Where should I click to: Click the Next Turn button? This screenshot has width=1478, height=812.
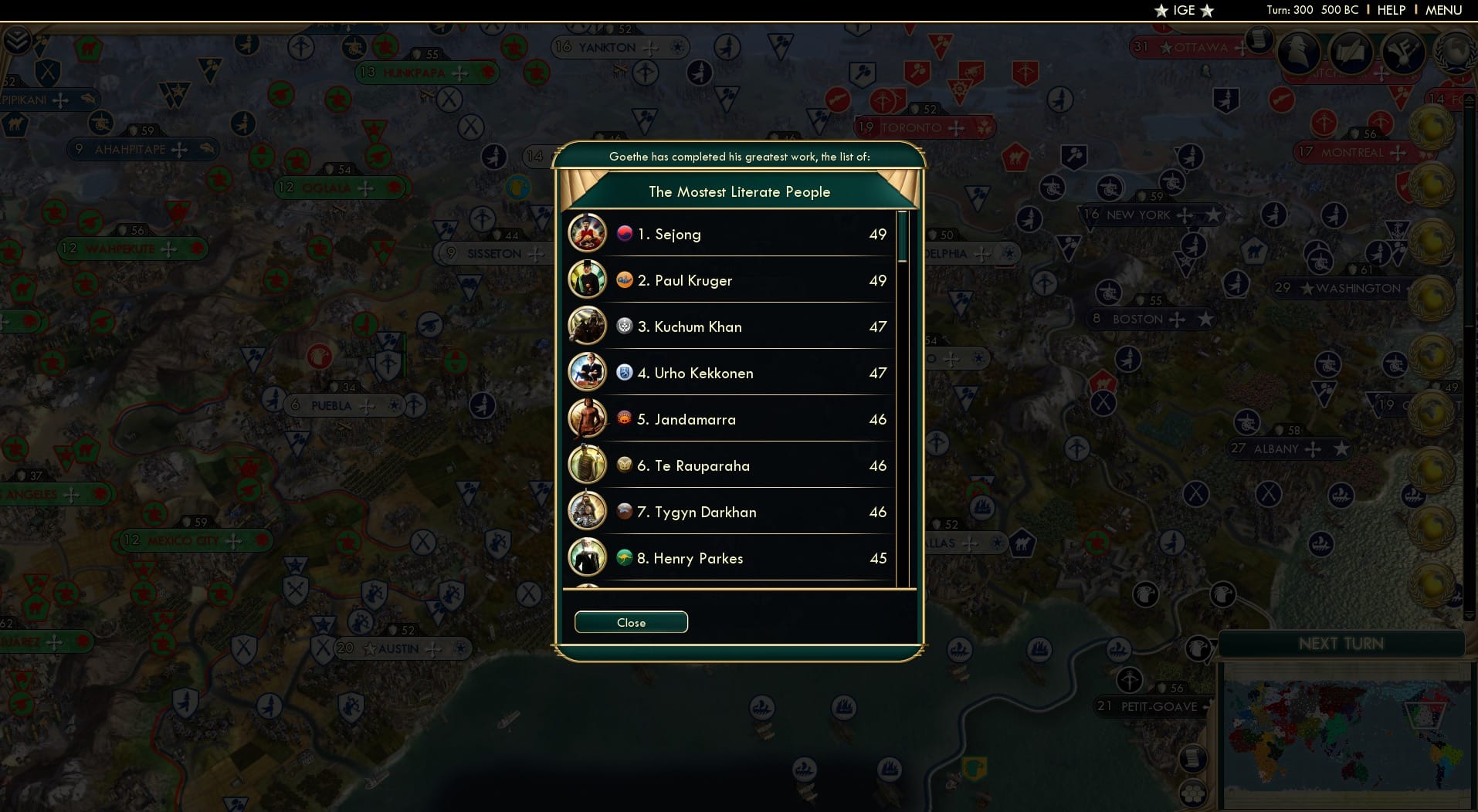pyautogui.click(x=1341, y=642)
